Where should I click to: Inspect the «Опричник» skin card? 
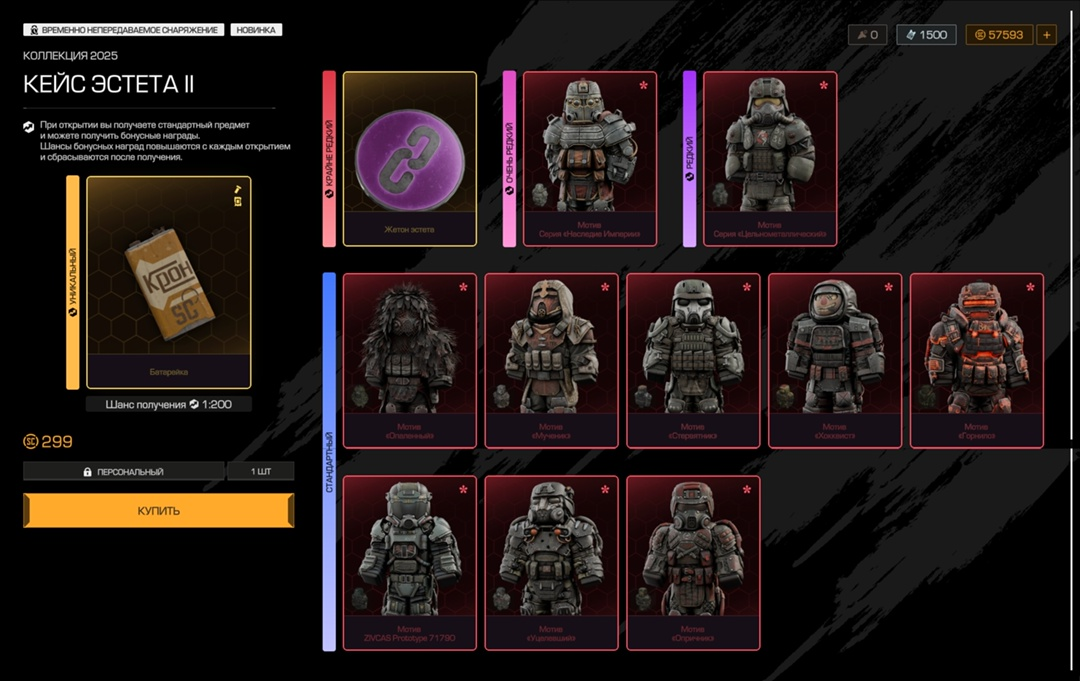[x=694, y=562]
